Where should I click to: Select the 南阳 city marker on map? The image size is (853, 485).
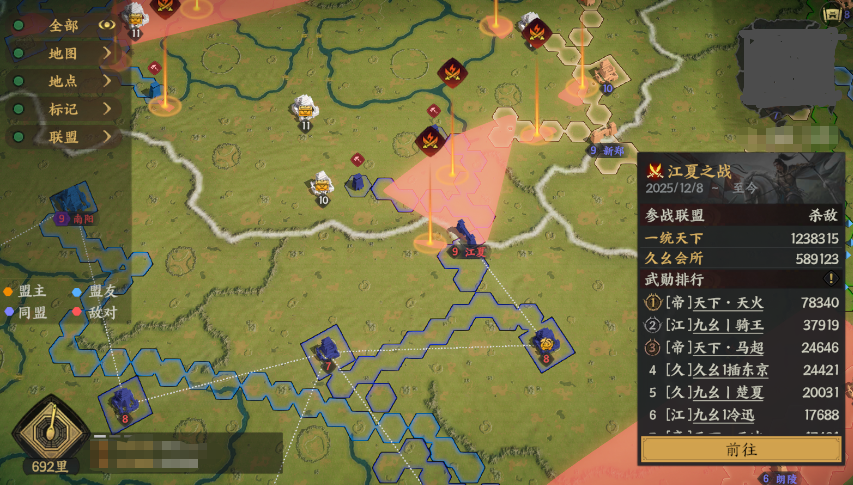[72, 203]
